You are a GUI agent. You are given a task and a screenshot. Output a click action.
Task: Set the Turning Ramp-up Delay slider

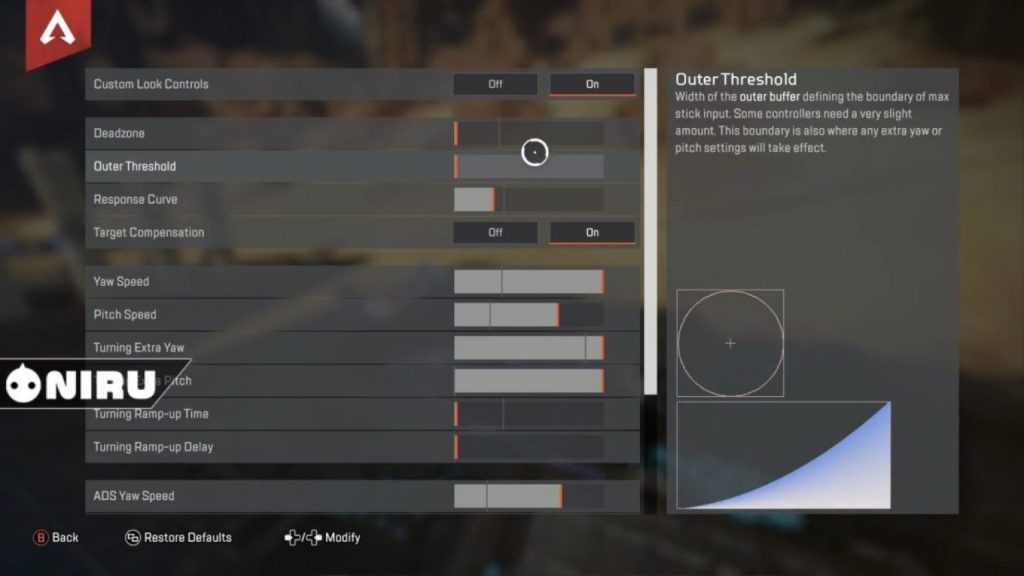[529, 446]
